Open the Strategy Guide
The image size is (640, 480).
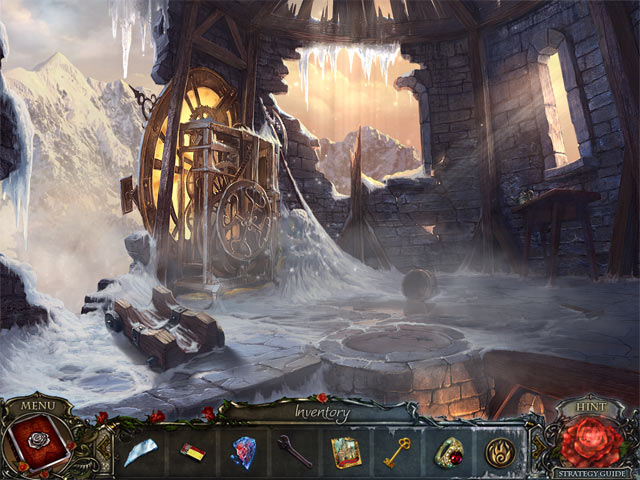pyautogui.click(x=594, y=472)
